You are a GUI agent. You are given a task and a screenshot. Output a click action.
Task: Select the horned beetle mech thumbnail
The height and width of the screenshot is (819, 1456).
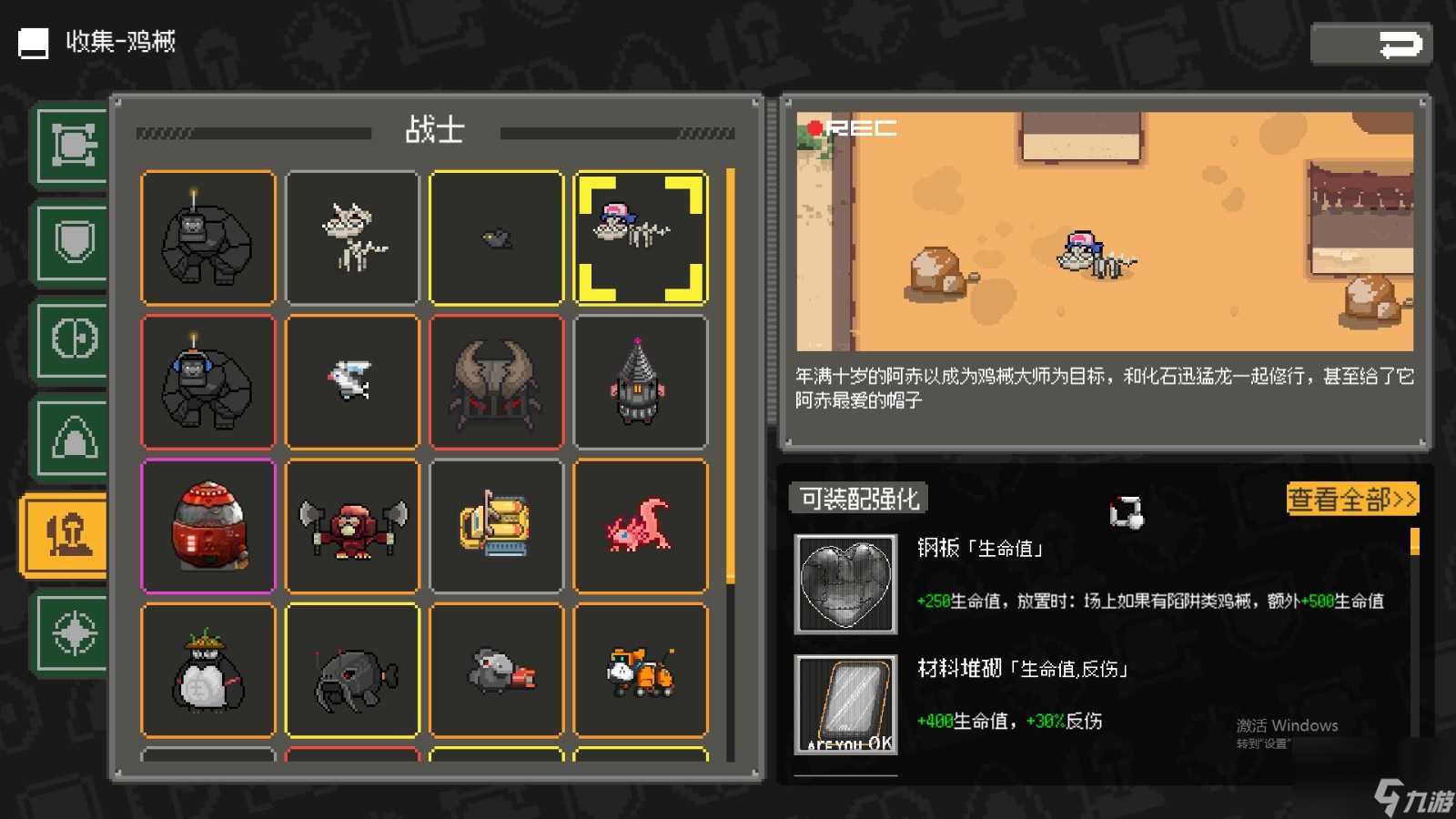497,381
